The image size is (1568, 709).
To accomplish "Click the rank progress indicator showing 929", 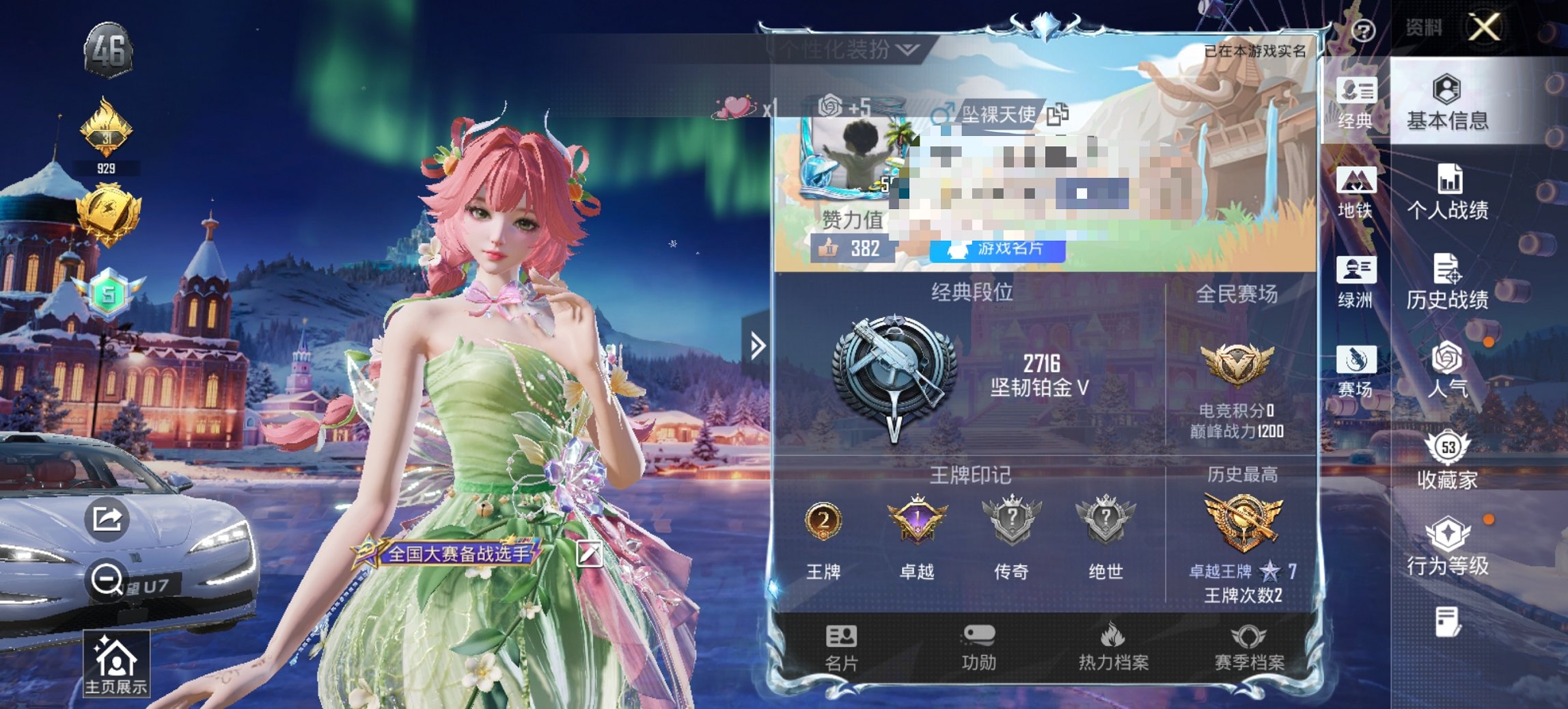I will [x=109, y=165].
